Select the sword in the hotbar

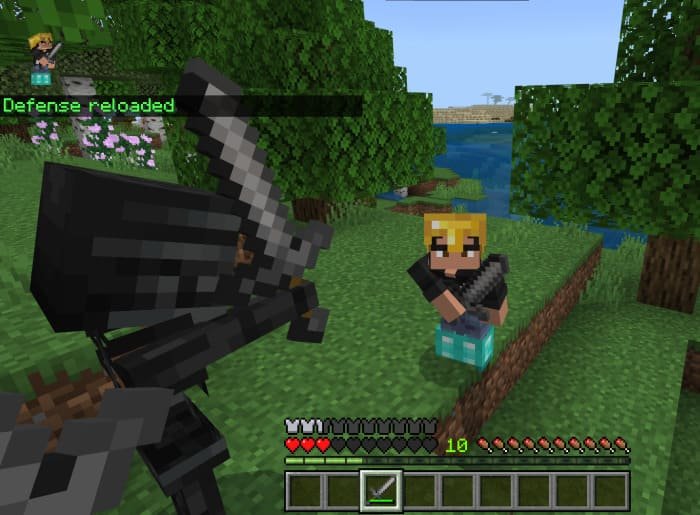(381, 490)
